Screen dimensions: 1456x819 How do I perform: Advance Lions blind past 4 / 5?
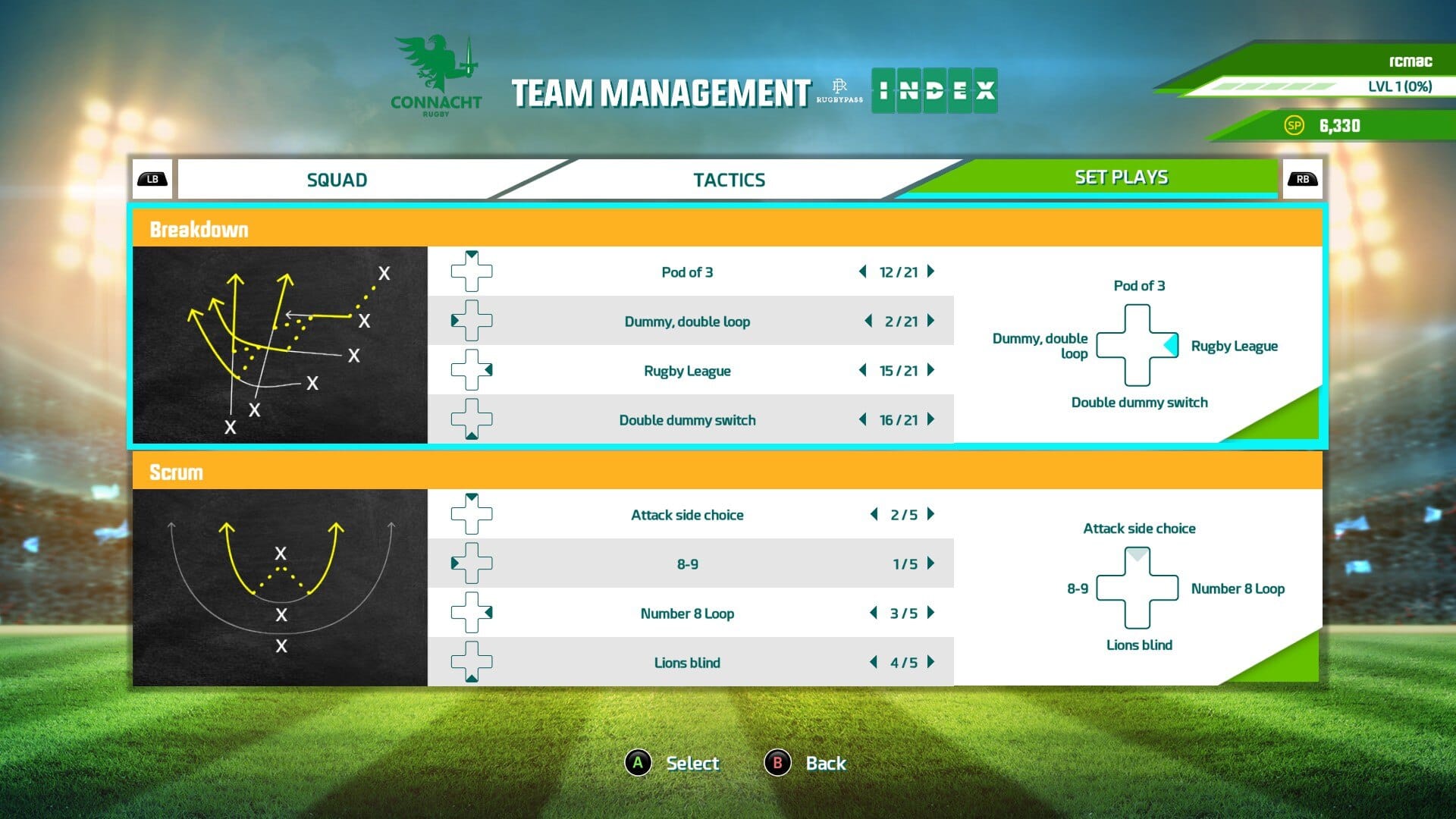931,662
